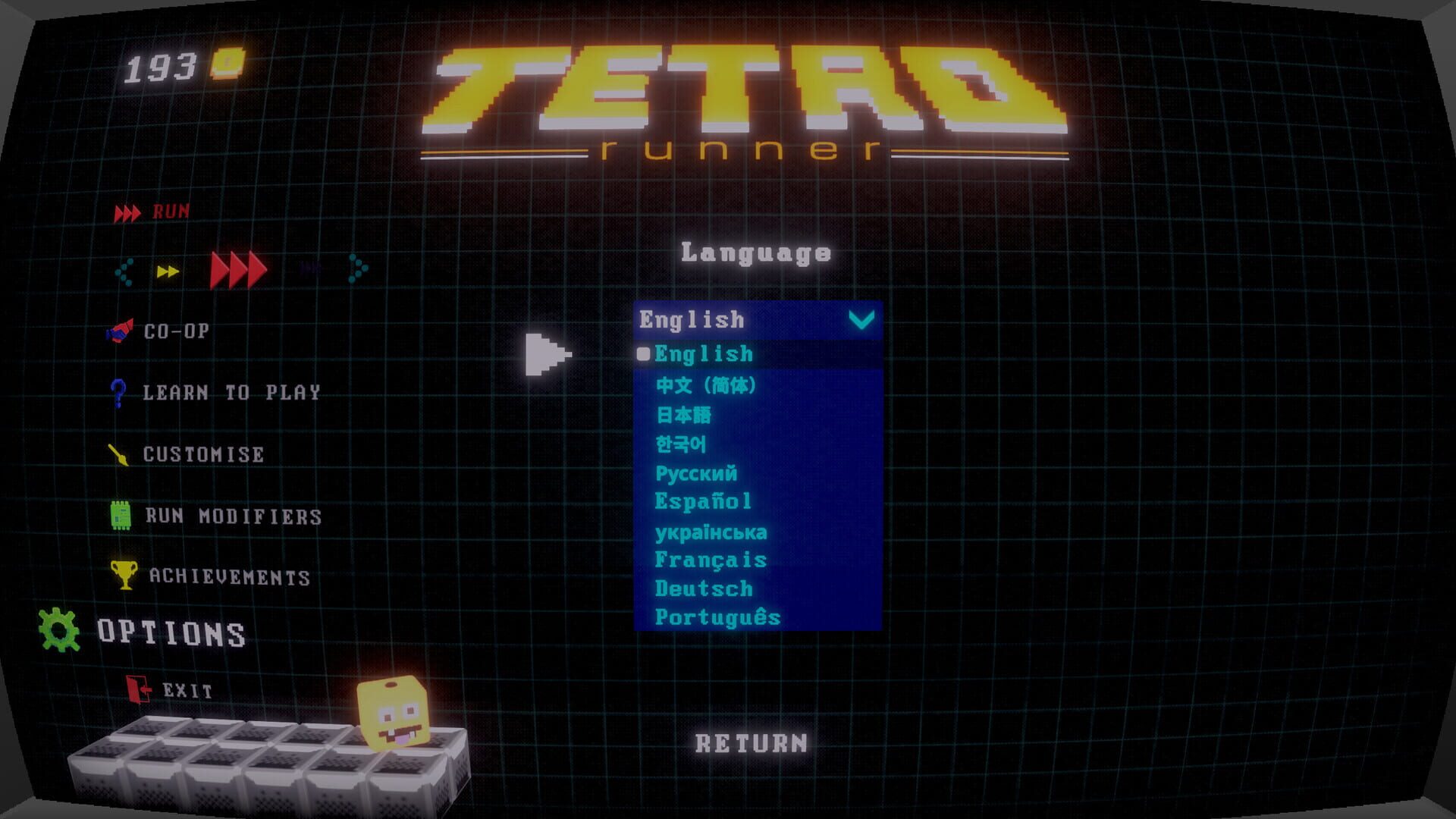Click the radio bullet next to English

point(642,352)
